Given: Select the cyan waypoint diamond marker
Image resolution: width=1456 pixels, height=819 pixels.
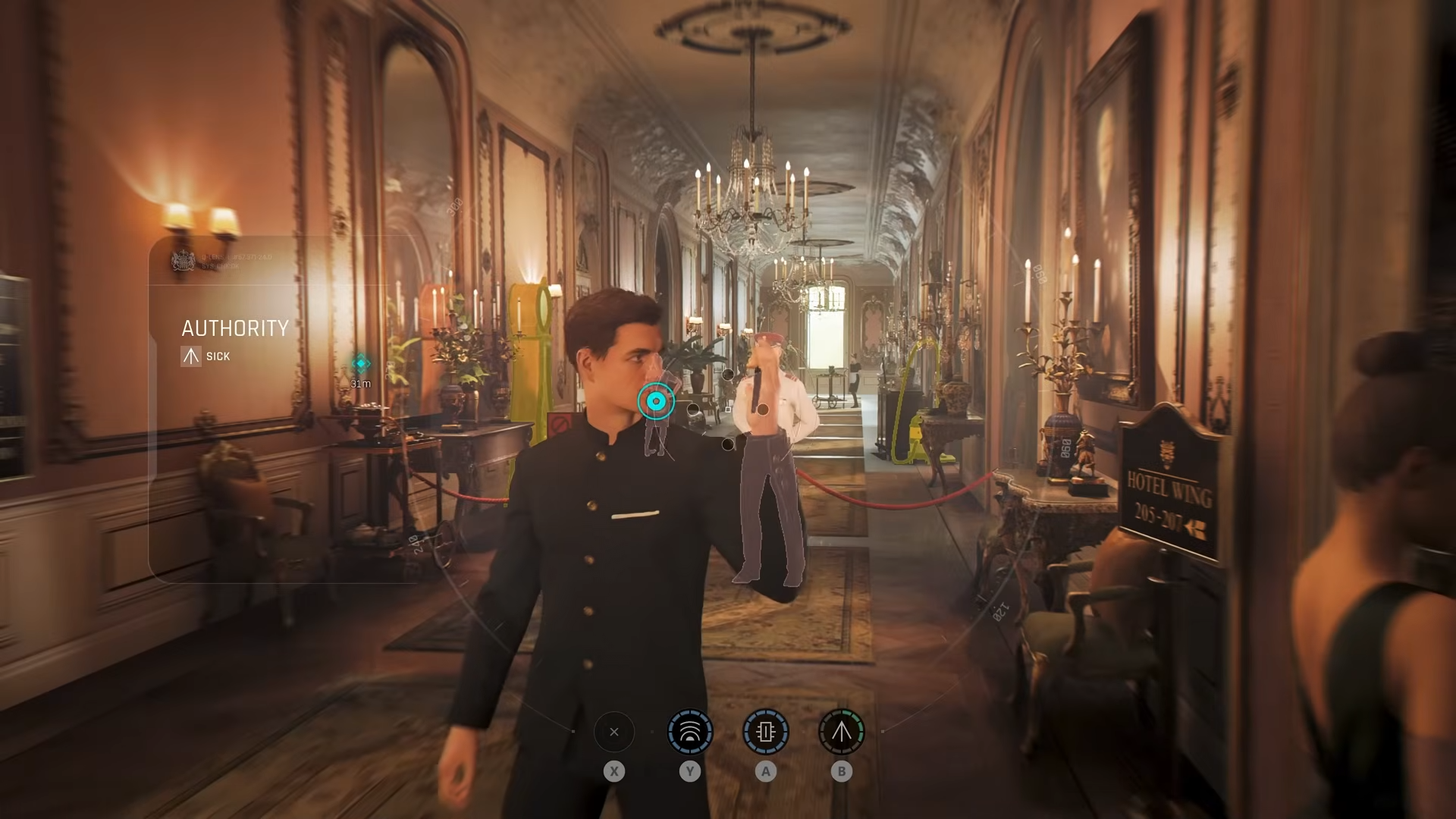Looking at the screenshot, I should [361, 362].
